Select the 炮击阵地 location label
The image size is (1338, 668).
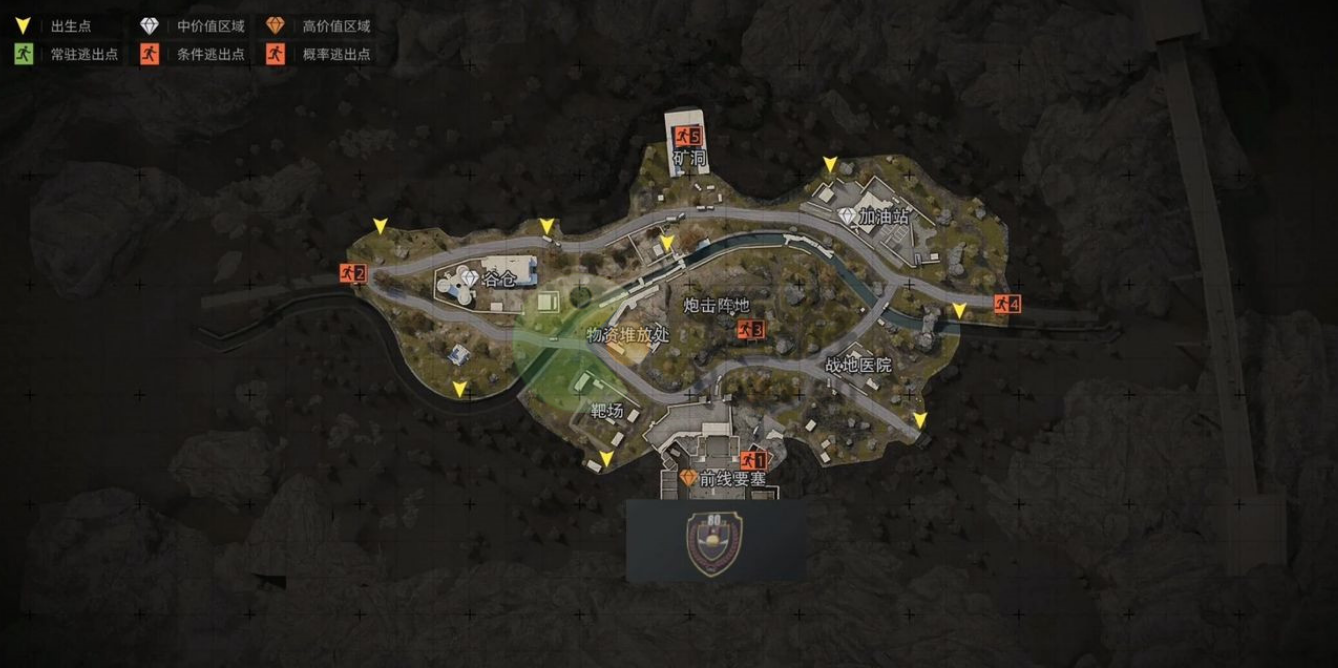tap(716, 305)
